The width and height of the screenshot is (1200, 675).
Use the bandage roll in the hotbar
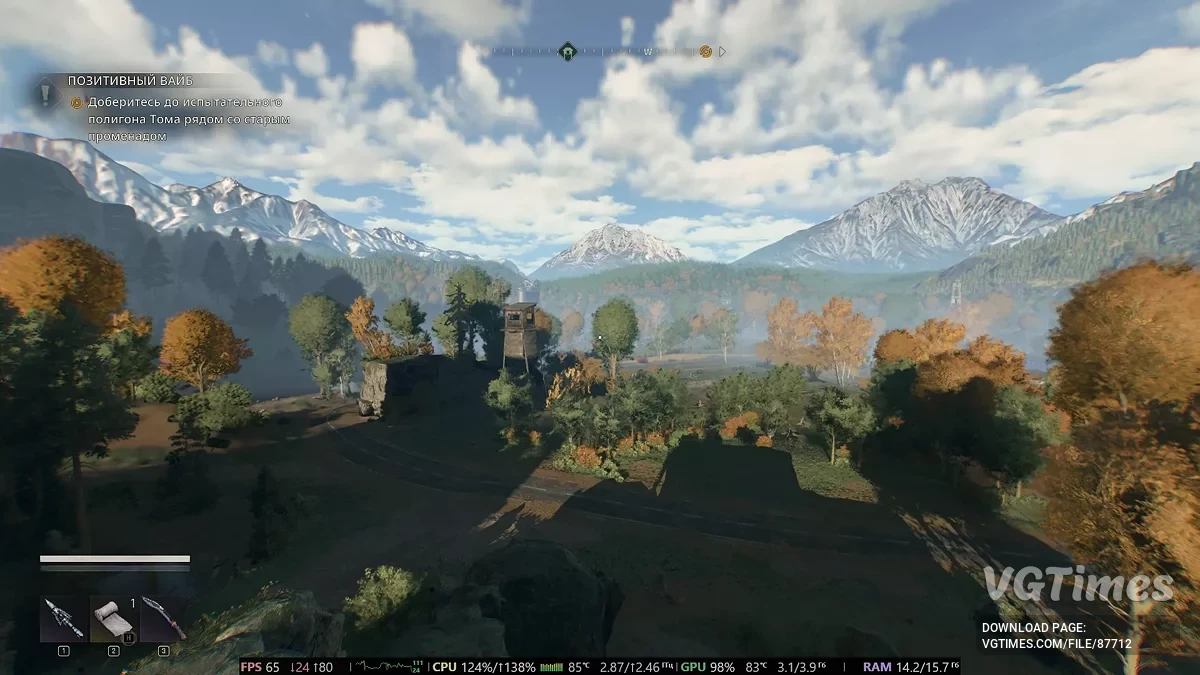(x=112, y=619)
